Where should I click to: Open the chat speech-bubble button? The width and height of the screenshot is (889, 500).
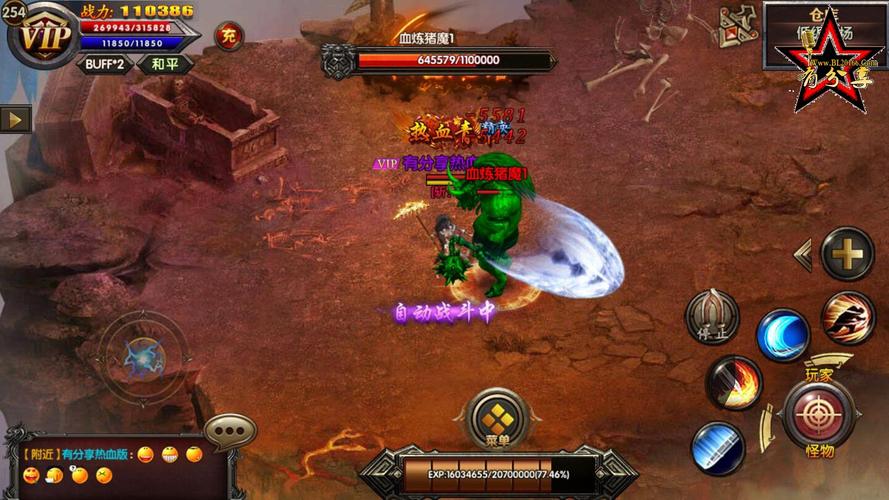[230, 432]
